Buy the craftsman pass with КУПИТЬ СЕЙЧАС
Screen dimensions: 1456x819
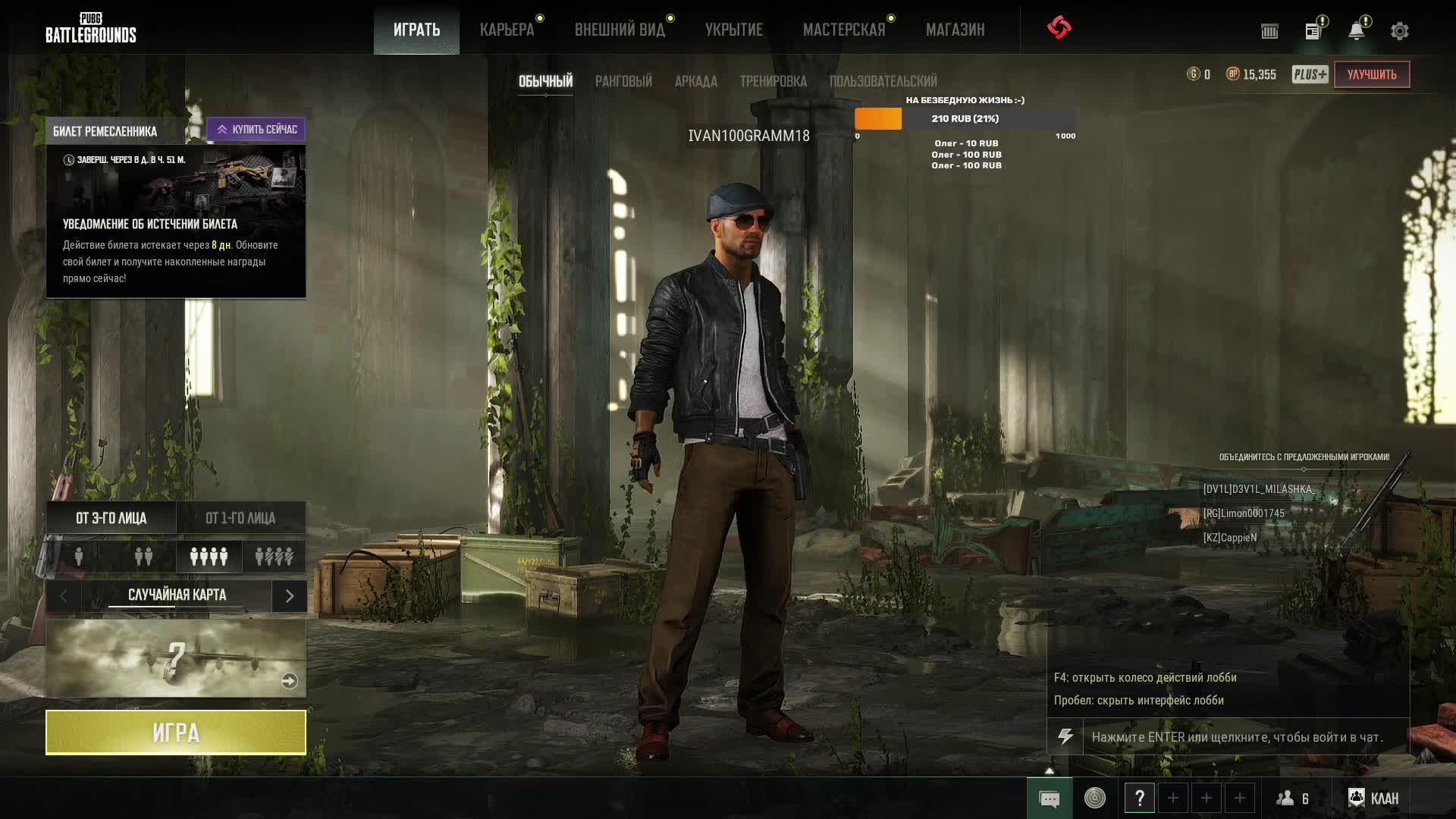tap(256, 130)
